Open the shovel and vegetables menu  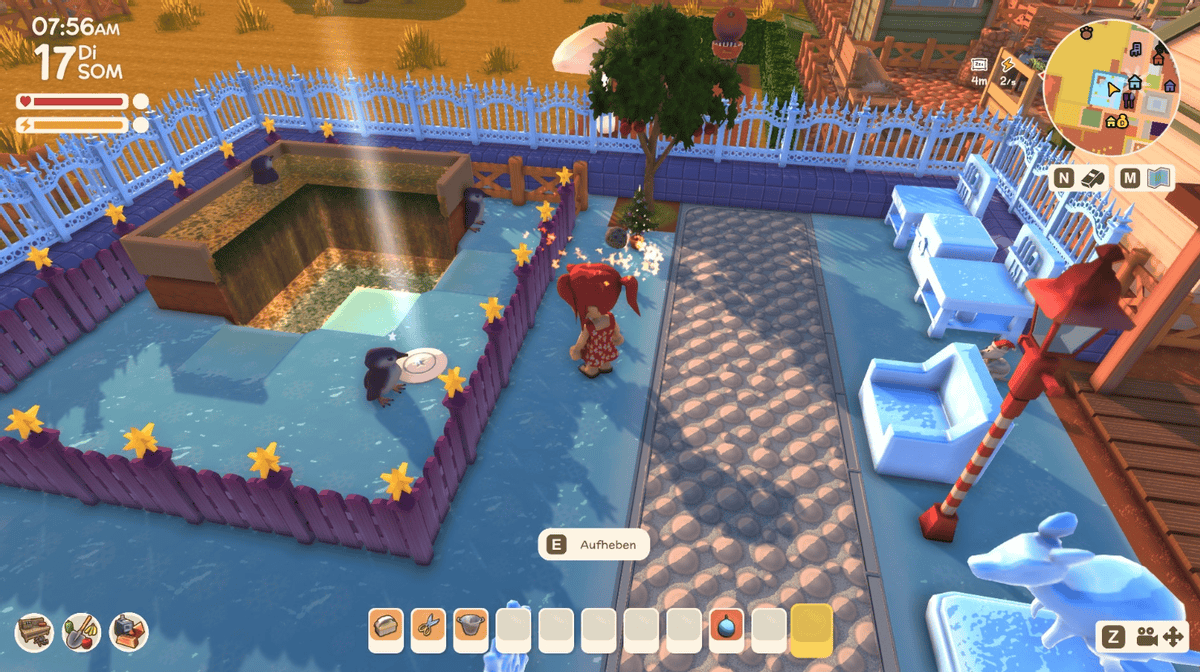pos(81,631)
